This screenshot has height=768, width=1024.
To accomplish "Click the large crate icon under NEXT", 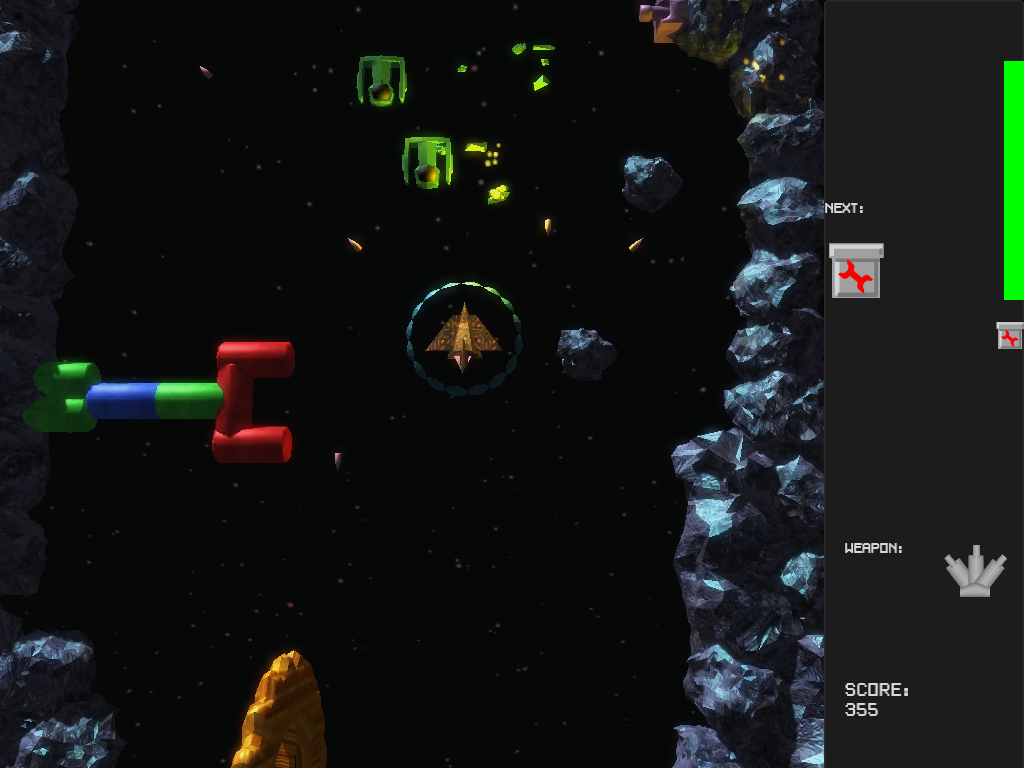I will click(x=856, y=271).
